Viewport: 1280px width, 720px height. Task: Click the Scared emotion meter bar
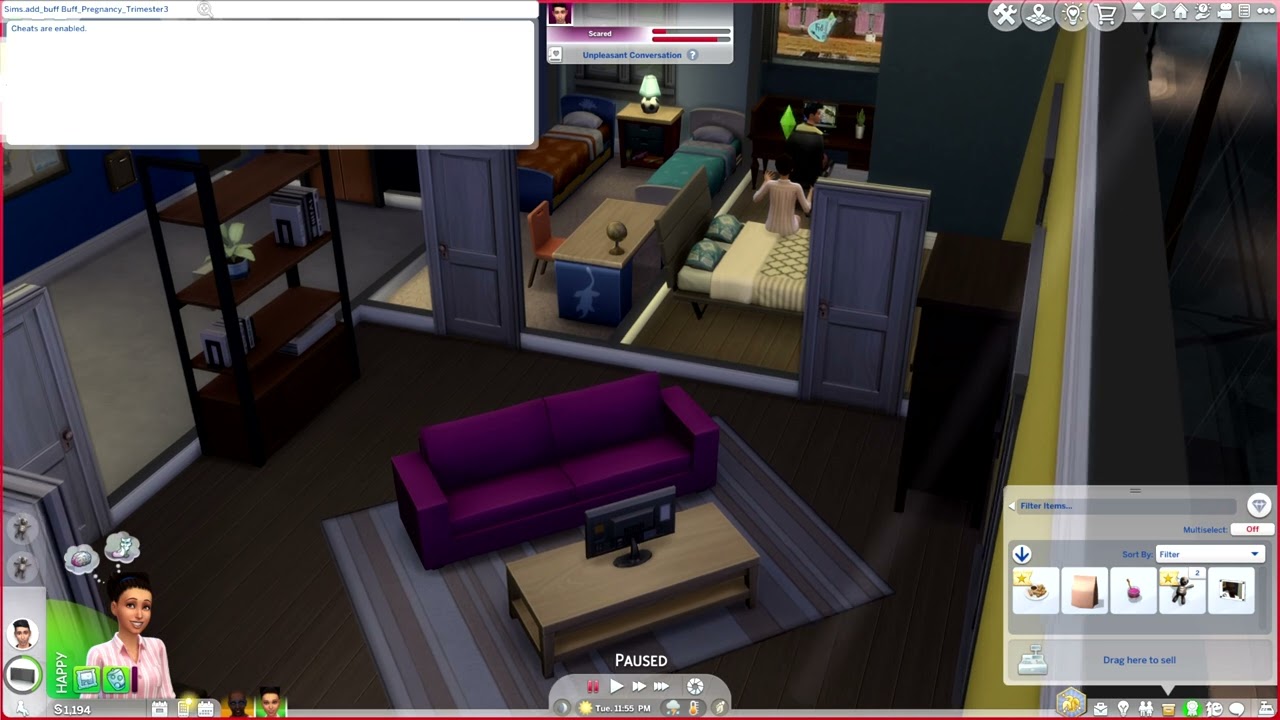click(x=690, y=33)
